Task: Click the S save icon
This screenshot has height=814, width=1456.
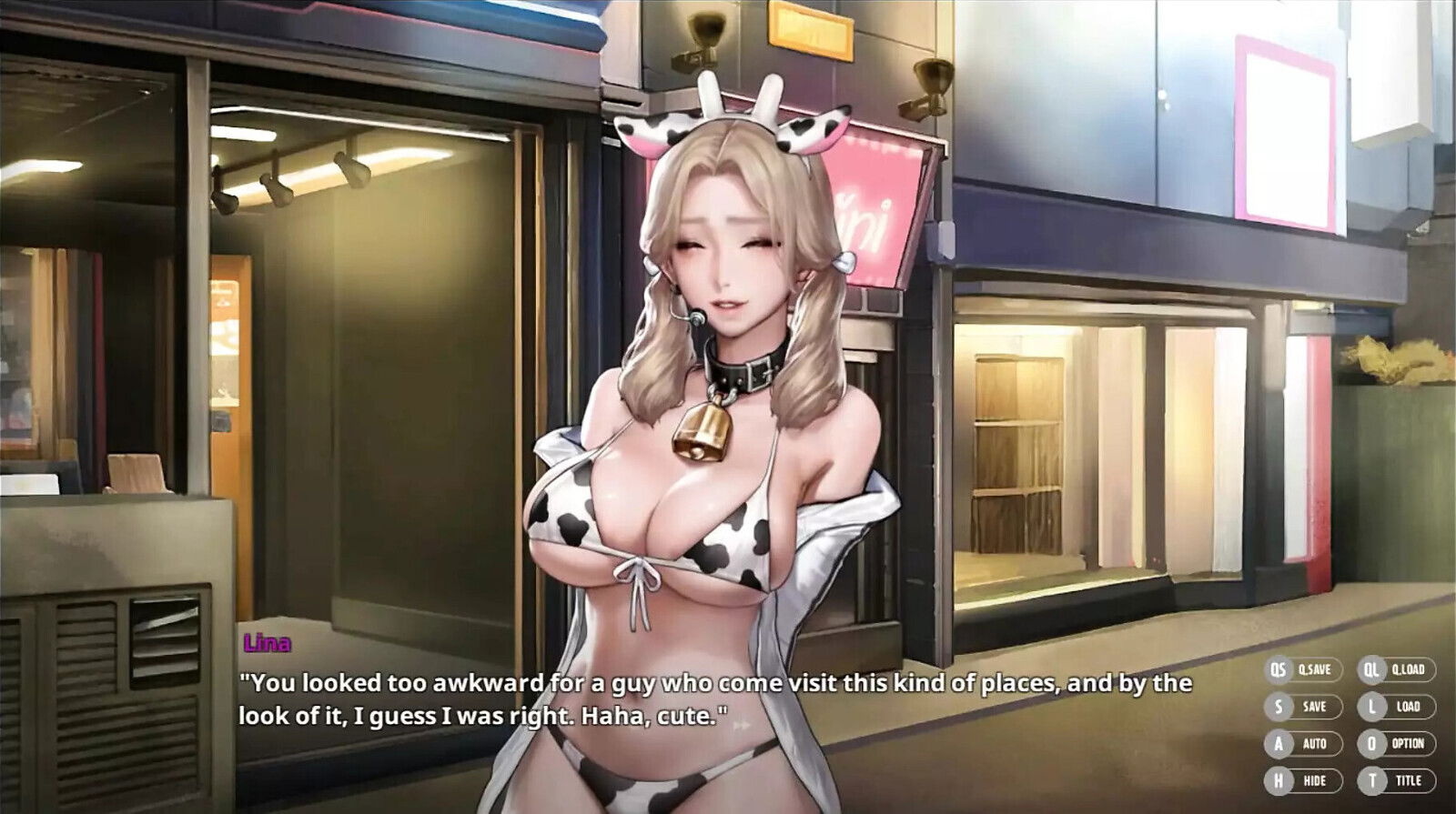Action: pos(1278,705)
